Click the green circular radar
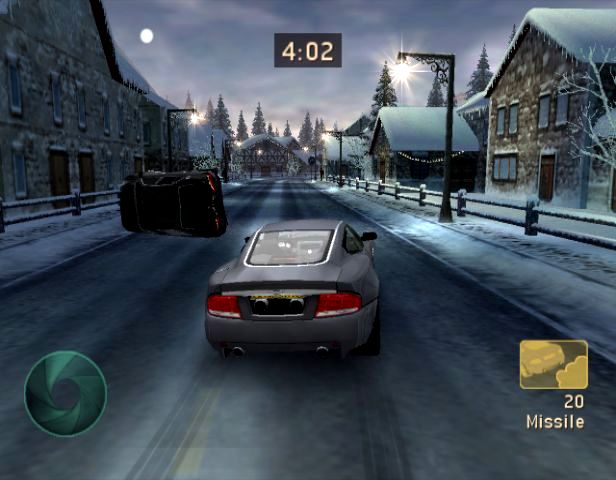Viewport: 616px width, 480px height. point(65,393)
